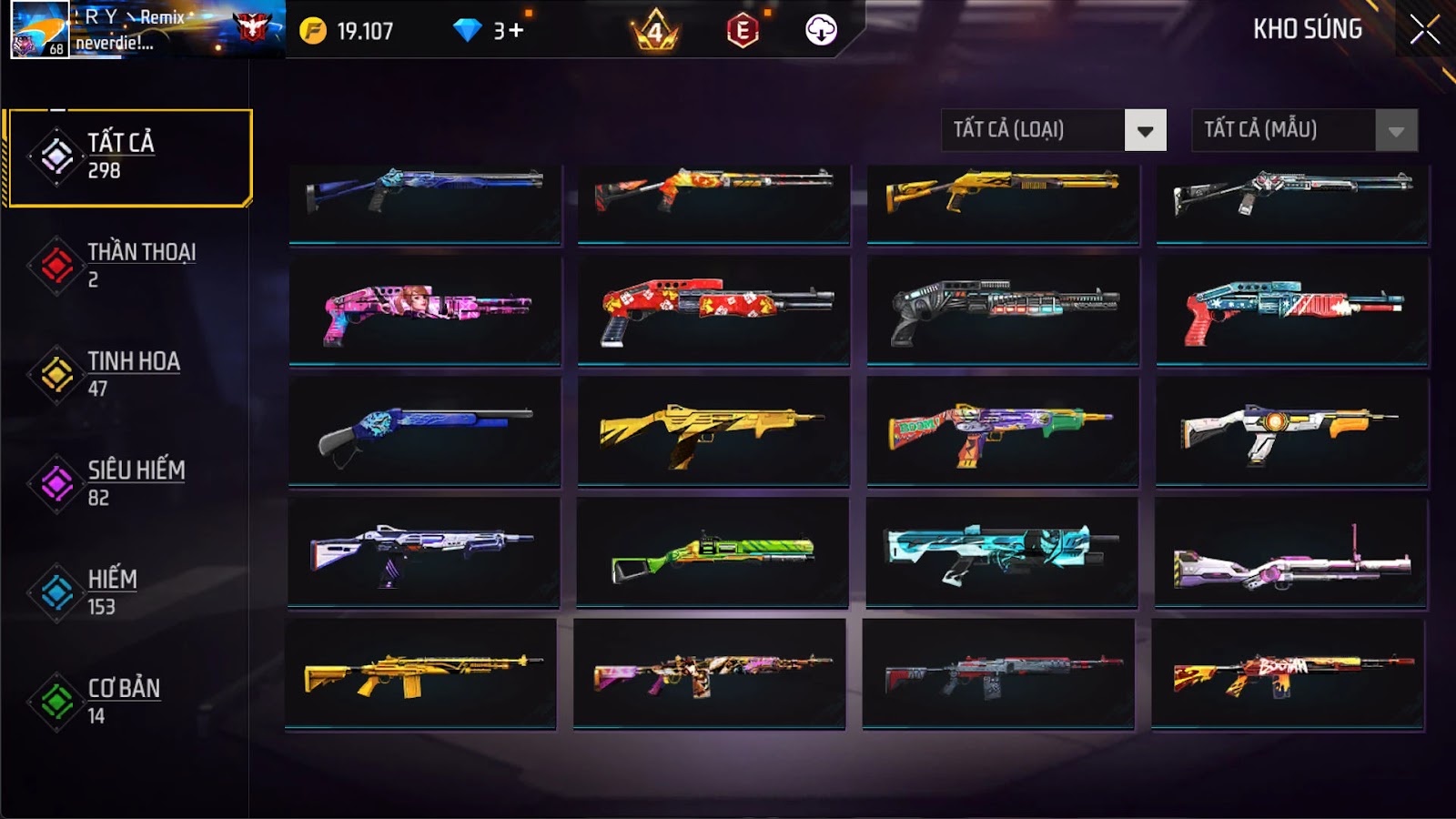Pick the green and yellow shotgun skin
Viewport: 1456px width, 819px height.
713,553
